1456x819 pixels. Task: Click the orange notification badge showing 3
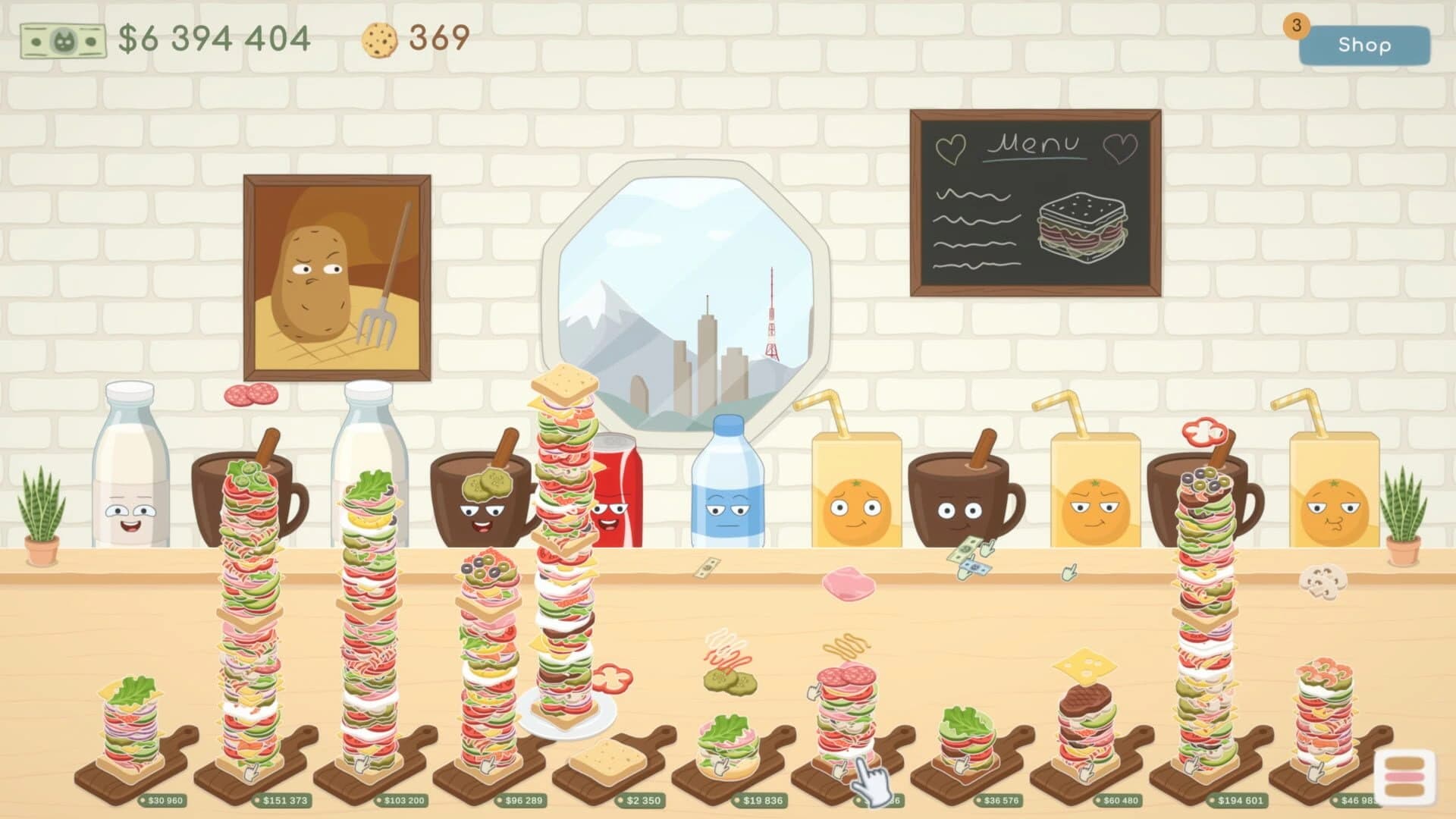(1297, 26)
